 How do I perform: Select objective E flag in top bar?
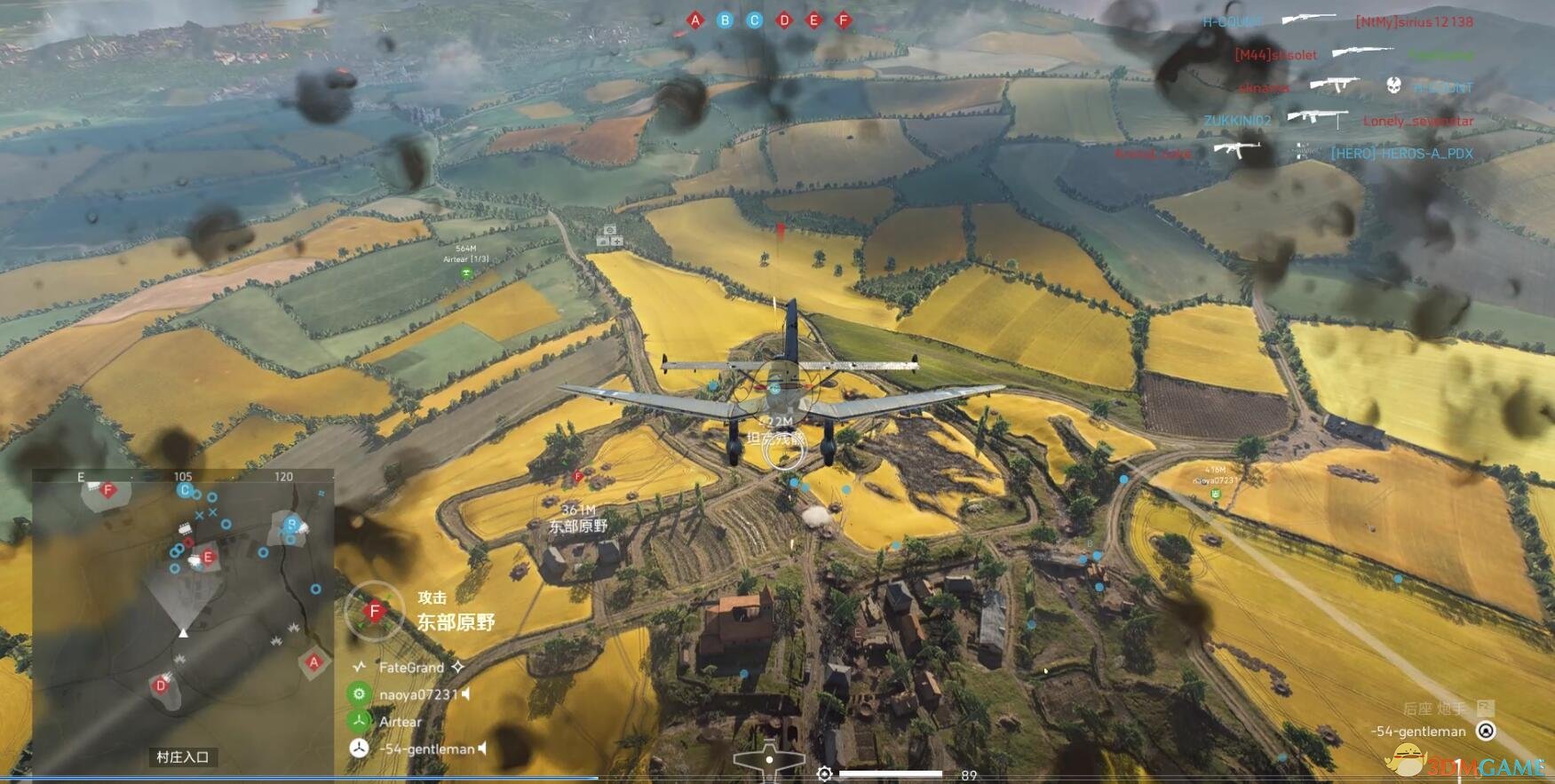click(813, 20)
